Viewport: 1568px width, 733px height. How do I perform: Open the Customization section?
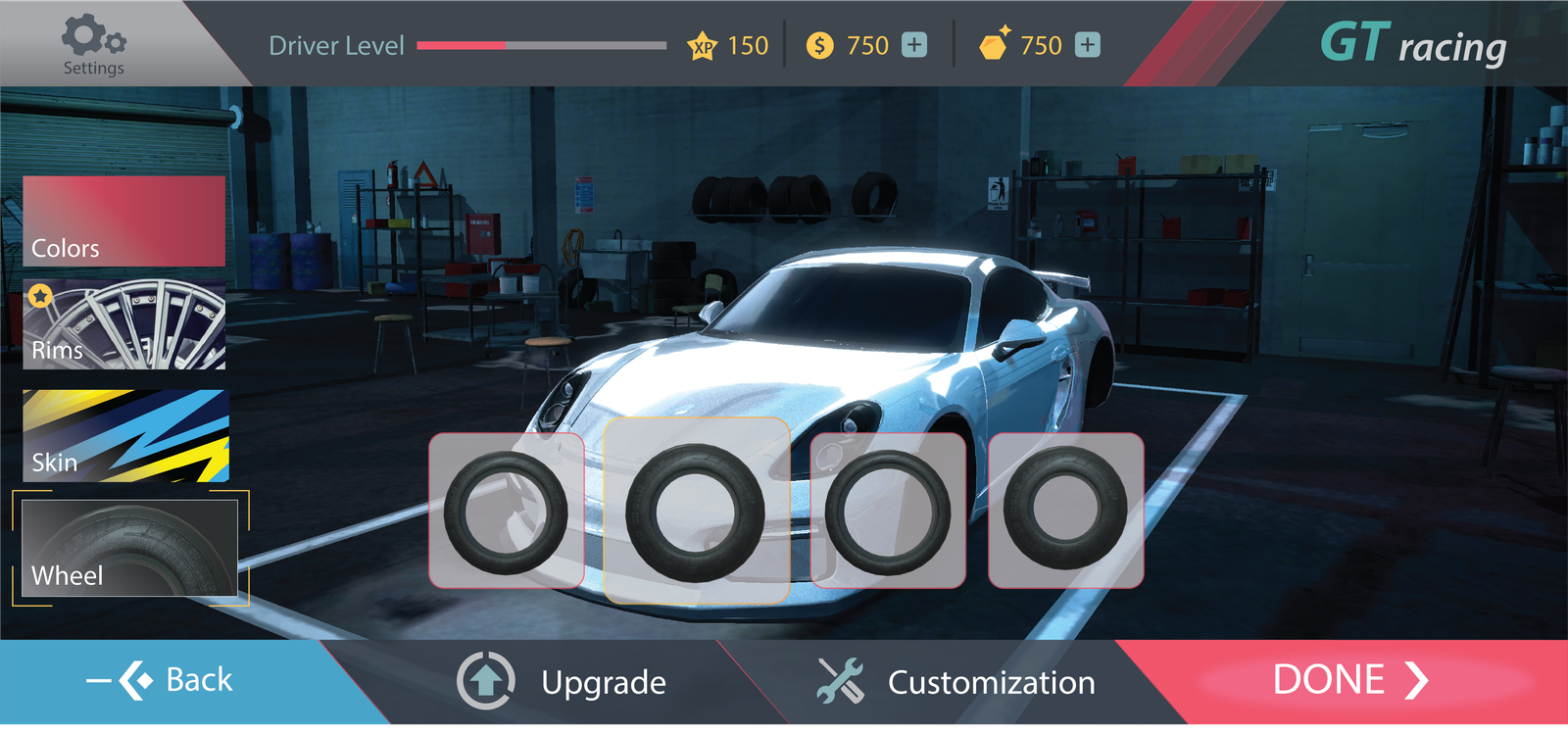[x=955, y=682]
